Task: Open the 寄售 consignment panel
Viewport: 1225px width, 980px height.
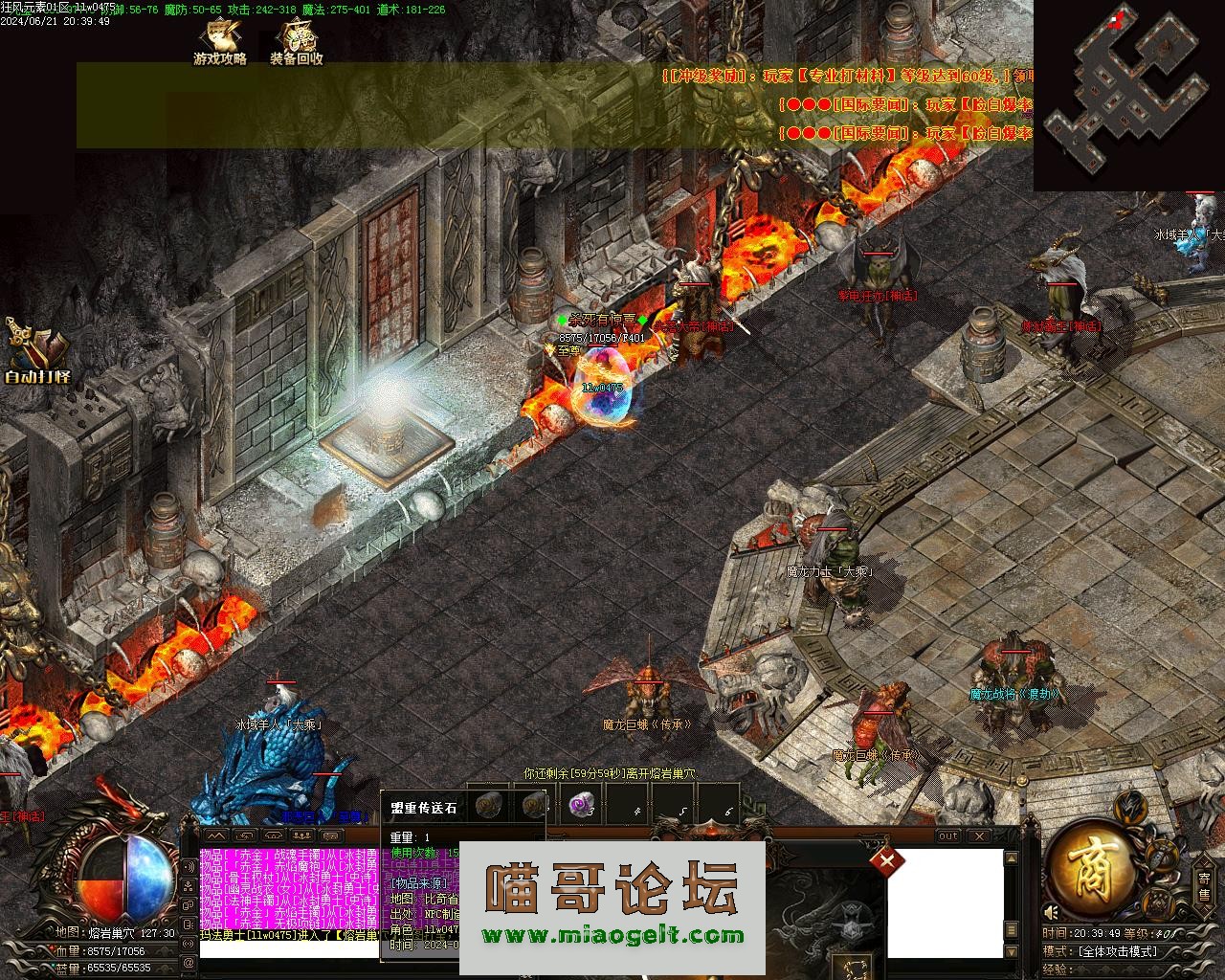Action: pos(1204,886)
